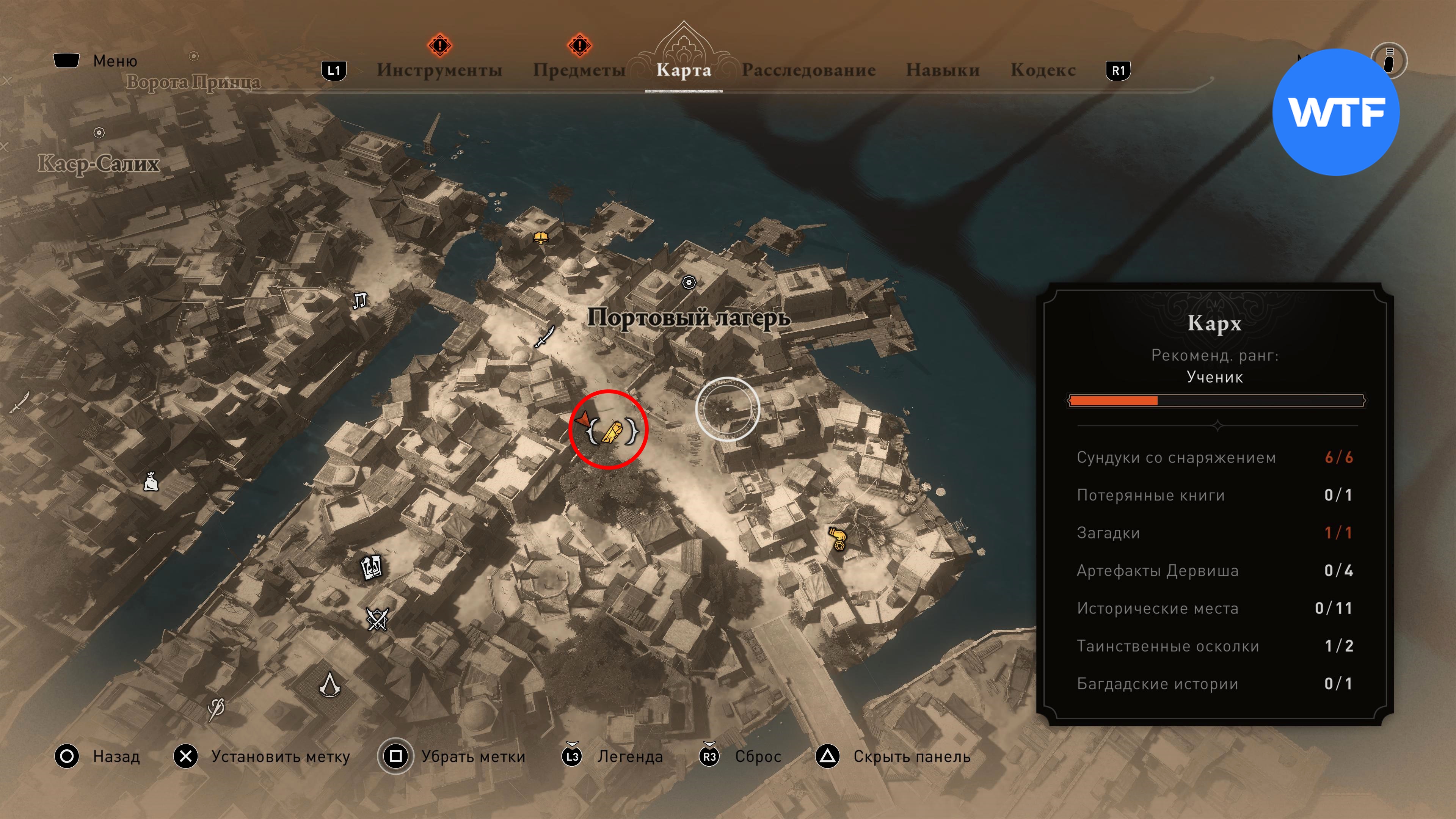Select the sack map marker

pos(151,482)
